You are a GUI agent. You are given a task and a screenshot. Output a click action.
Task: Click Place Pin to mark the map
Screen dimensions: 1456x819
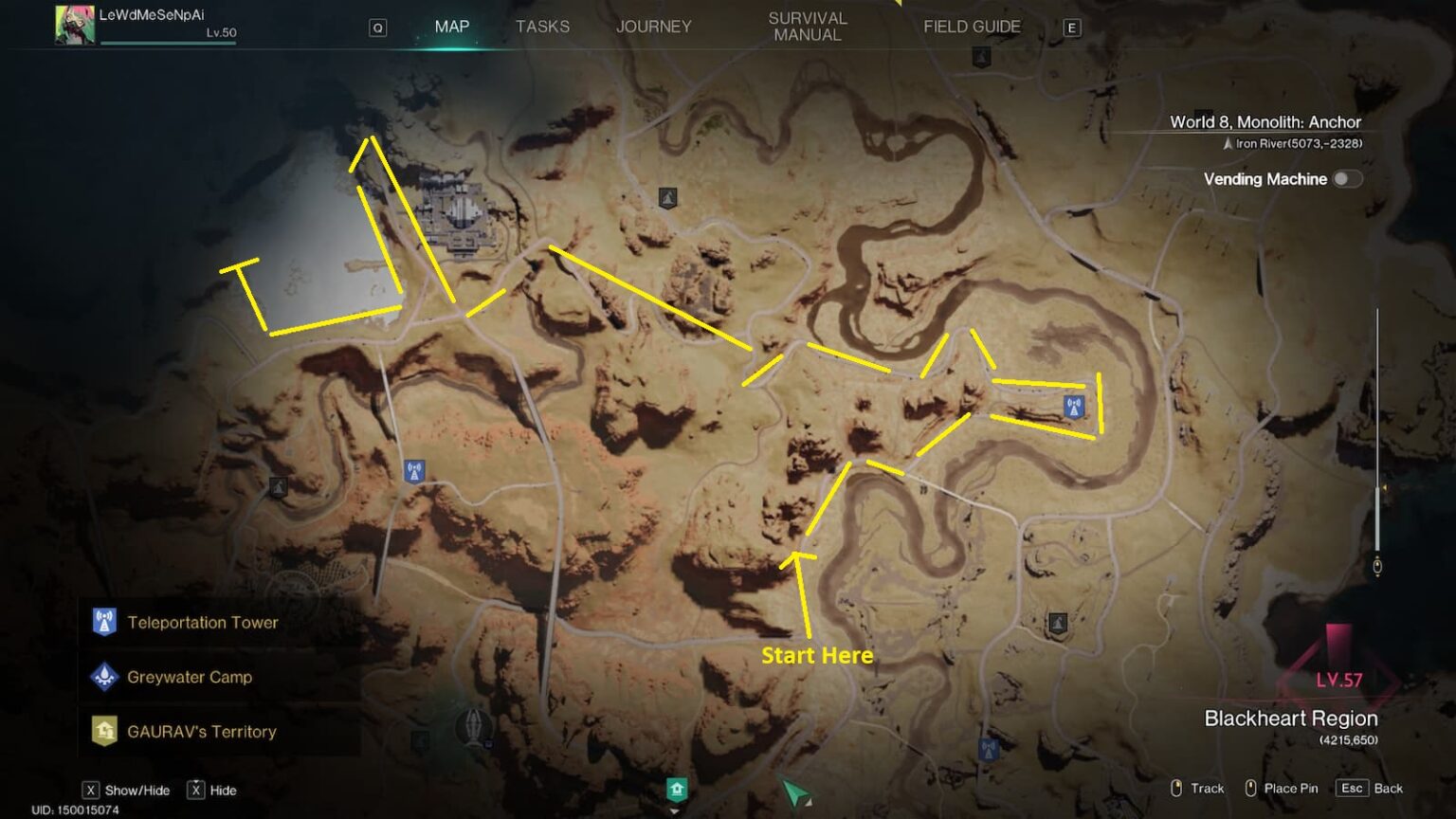(x=1284, y=788)
